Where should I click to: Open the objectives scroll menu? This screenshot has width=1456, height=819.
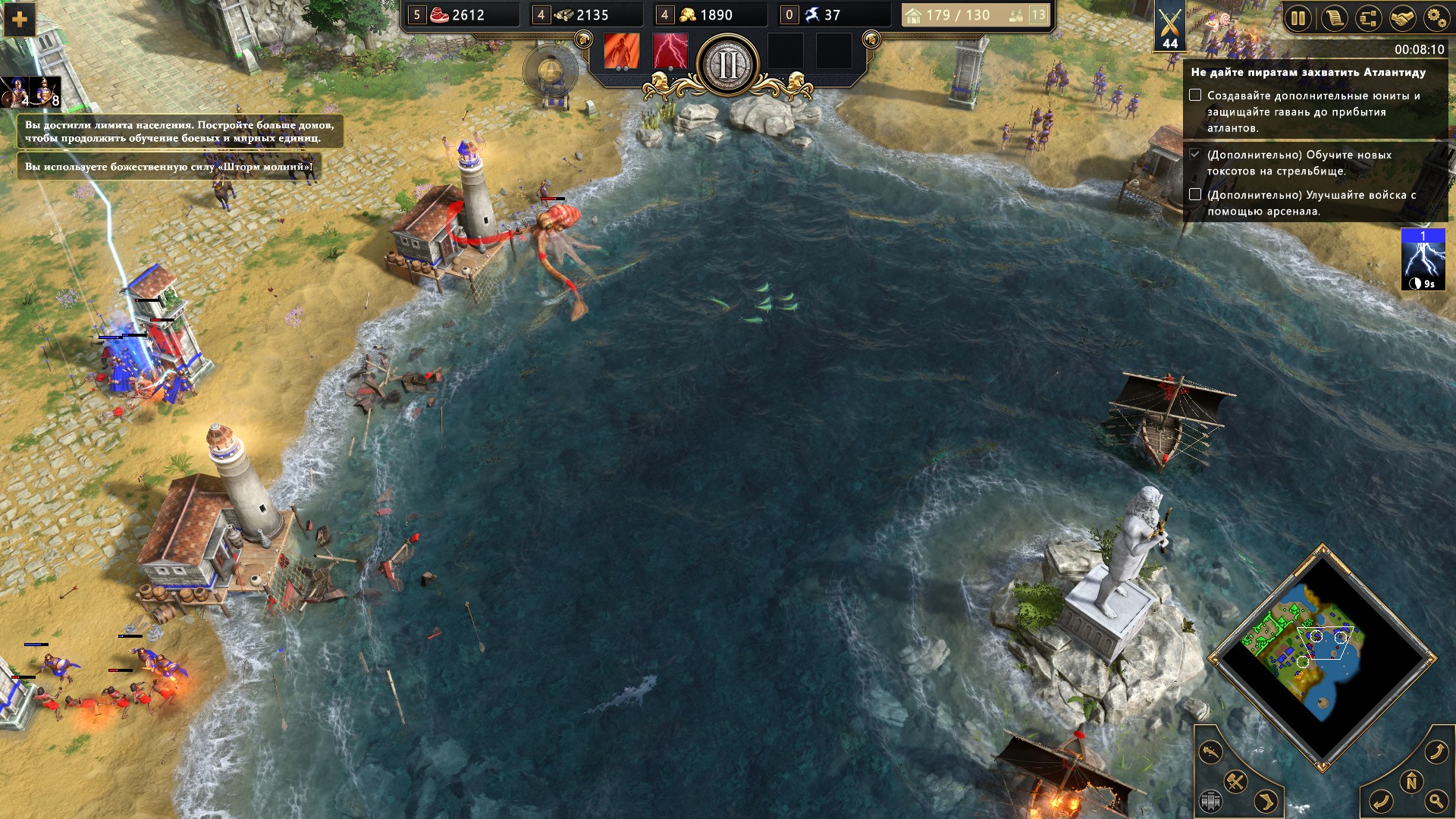1333,18
